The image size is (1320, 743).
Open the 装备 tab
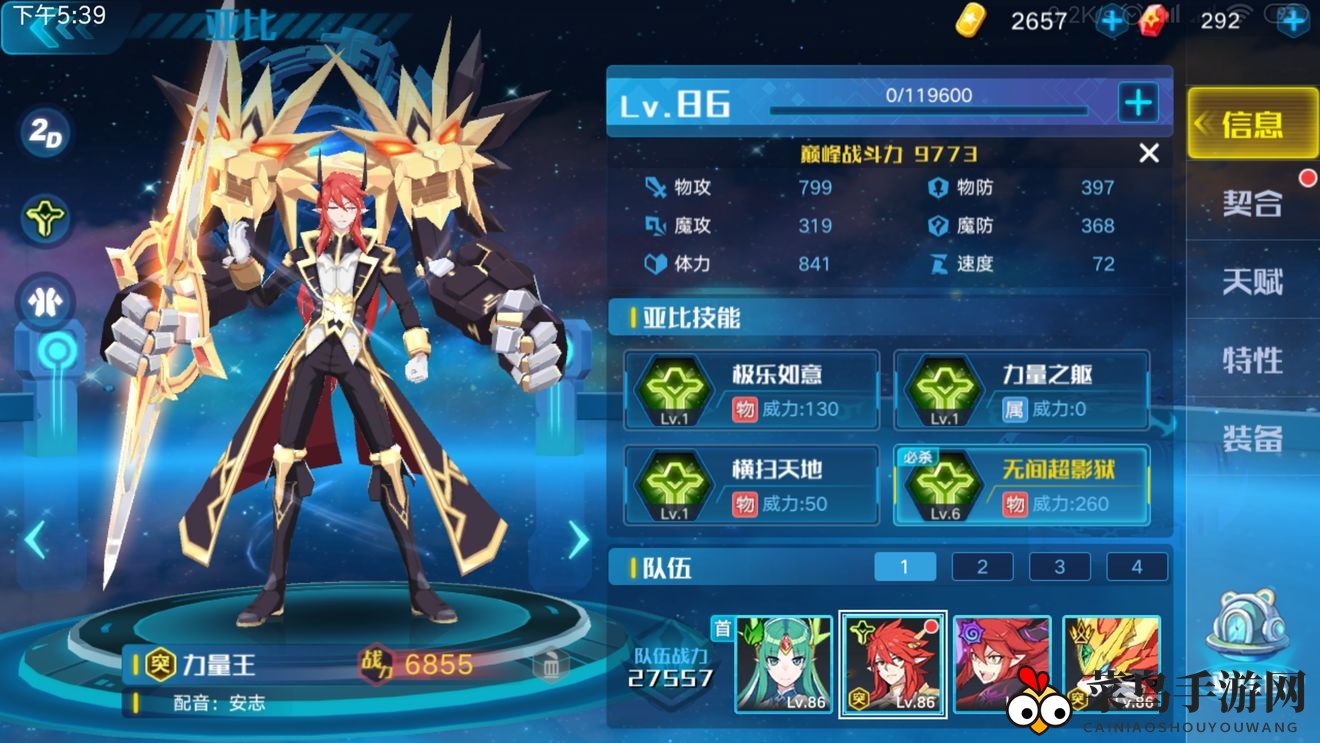tap(1252, 438)
